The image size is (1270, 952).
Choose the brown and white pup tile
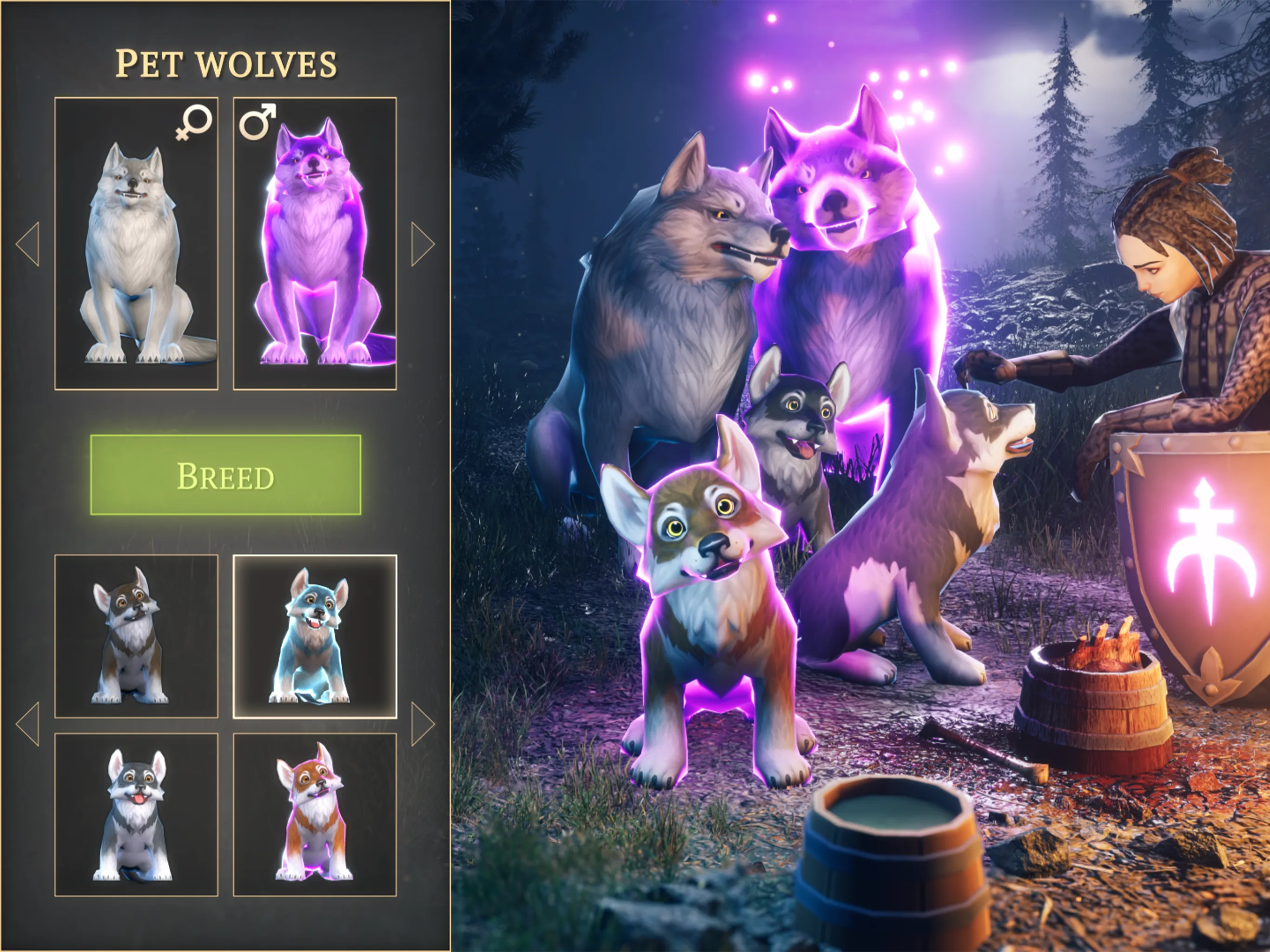coord(137,636)
